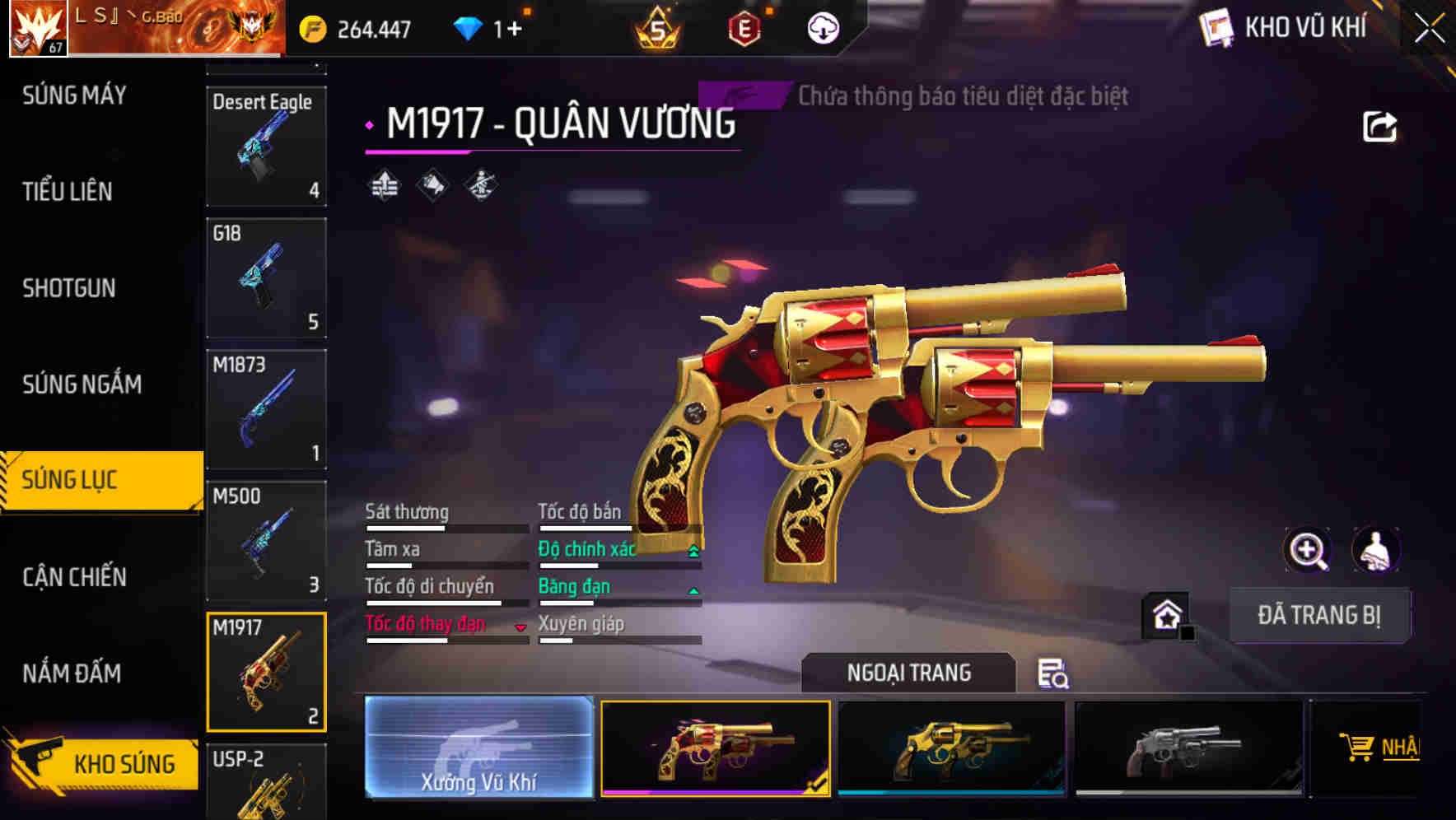Image resolution: width=1456 pixels, height=820 pixels.
Task: Open the share weapon icon
Action: pyautogui.click(x=1377, y=125)
